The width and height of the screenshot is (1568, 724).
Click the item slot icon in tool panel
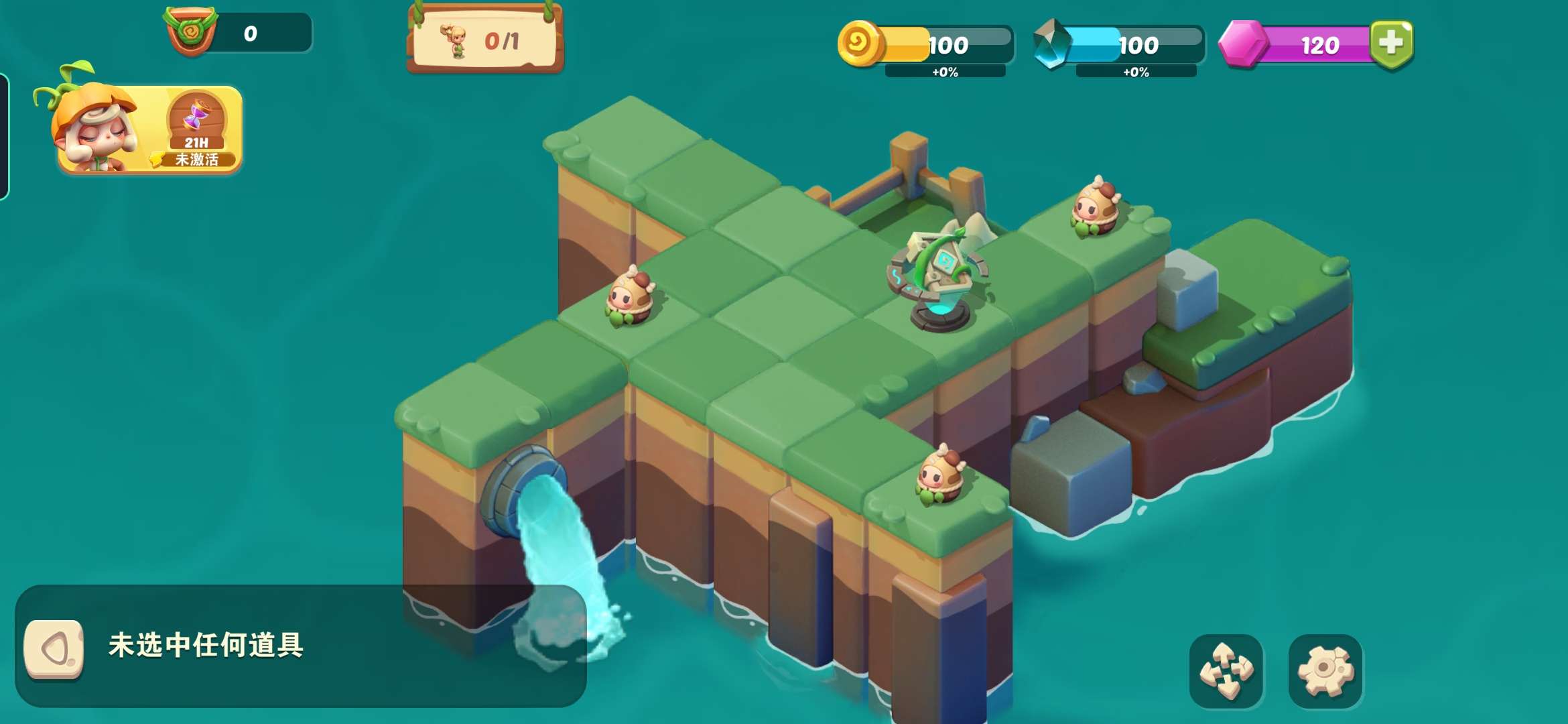54,648
